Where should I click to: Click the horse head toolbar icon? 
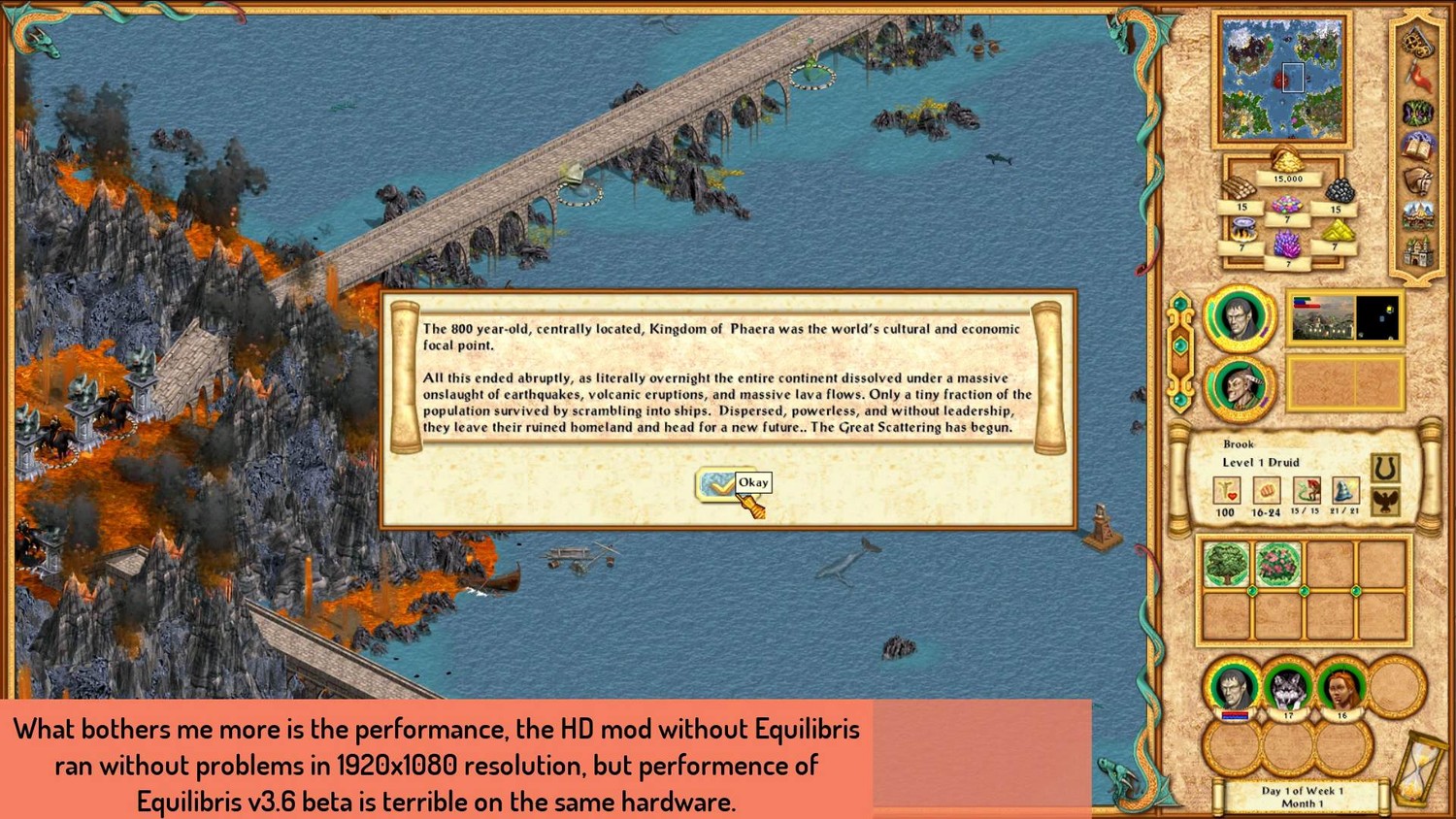point(1417,180)
